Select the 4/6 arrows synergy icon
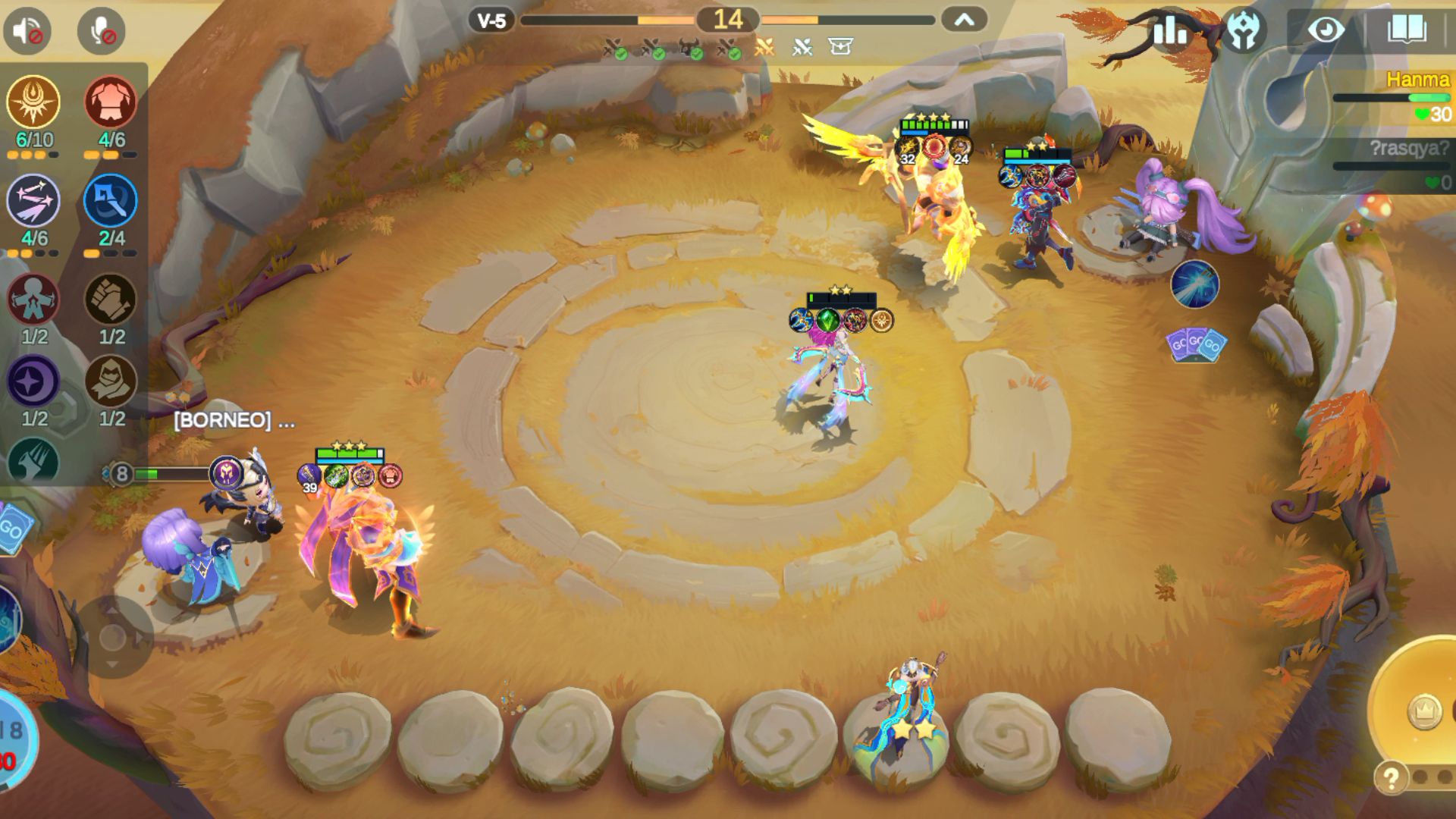This screenshot has width=1456, height=819. click(33, 201)
